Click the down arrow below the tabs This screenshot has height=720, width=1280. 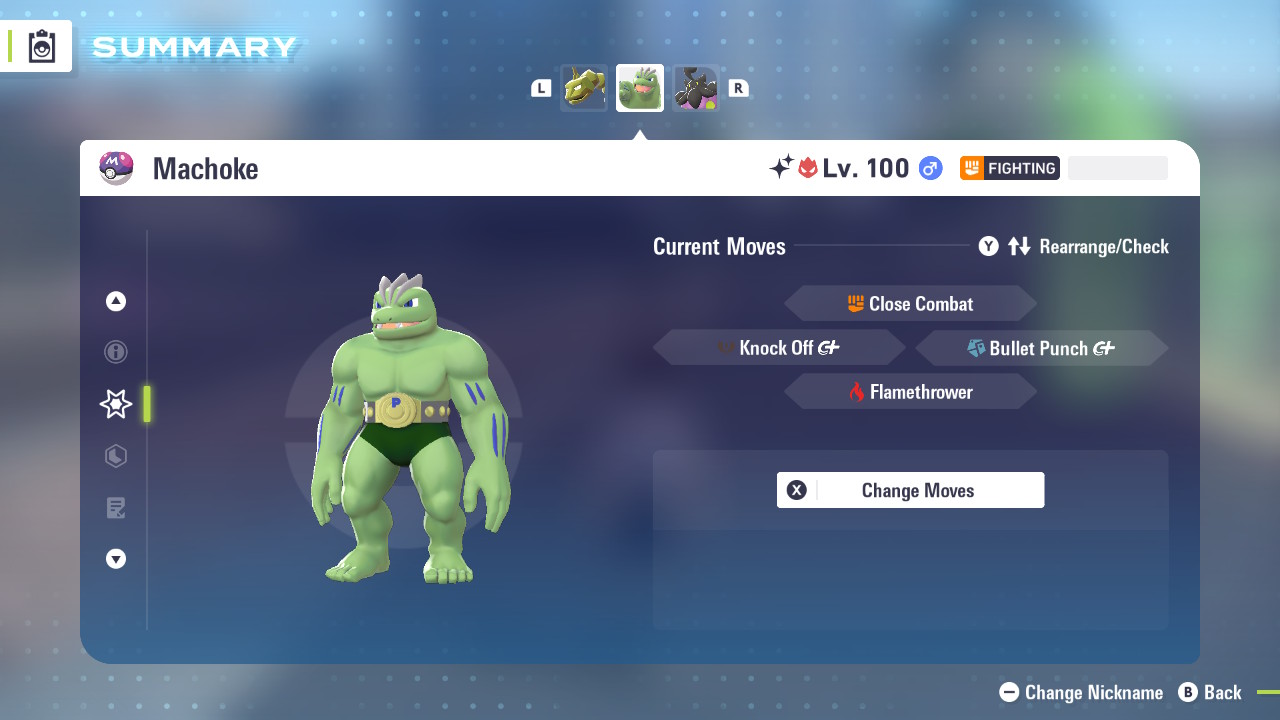[x=116, y=559]
